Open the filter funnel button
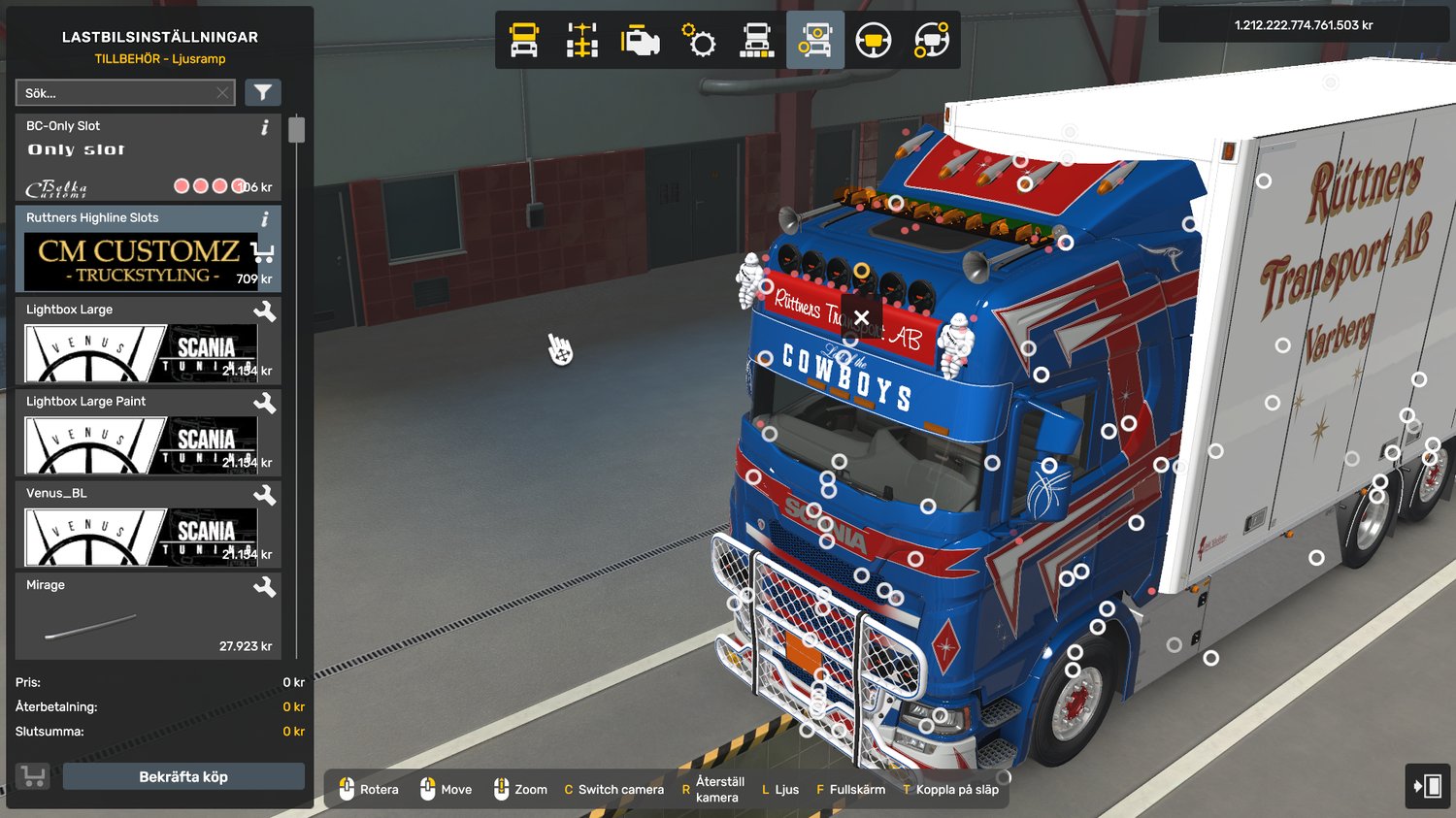The image size is (1456, 818). (x=263, y=92)
